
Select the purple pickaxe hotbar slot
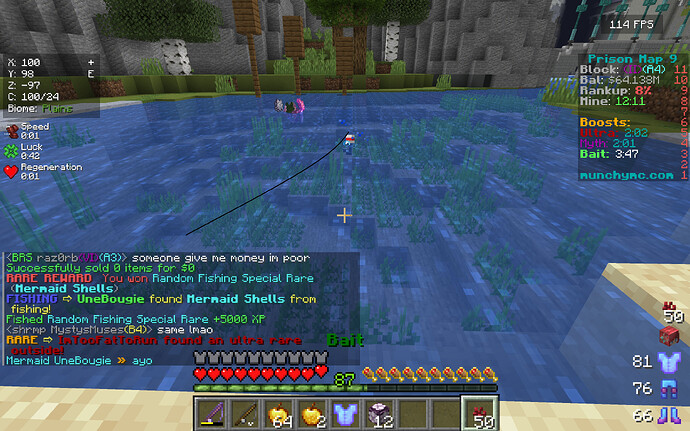[x=212, y=412]
